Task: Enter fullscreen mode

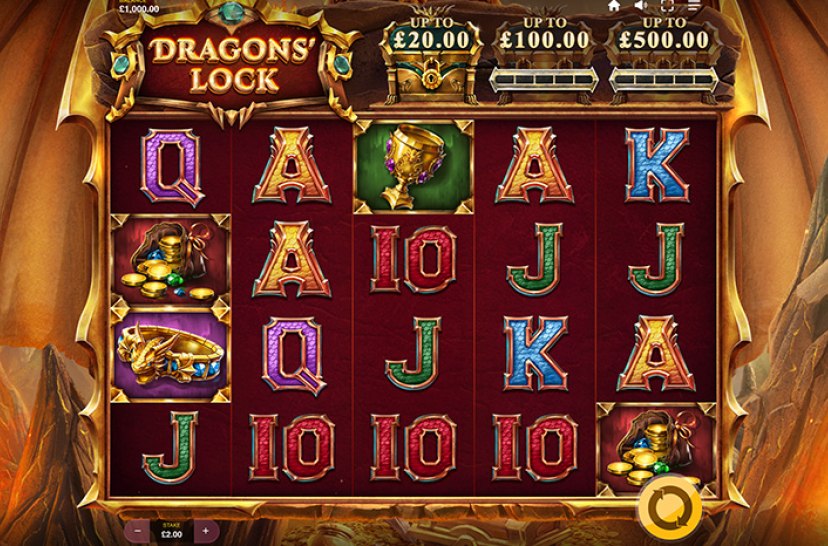Action: (667, 6)
